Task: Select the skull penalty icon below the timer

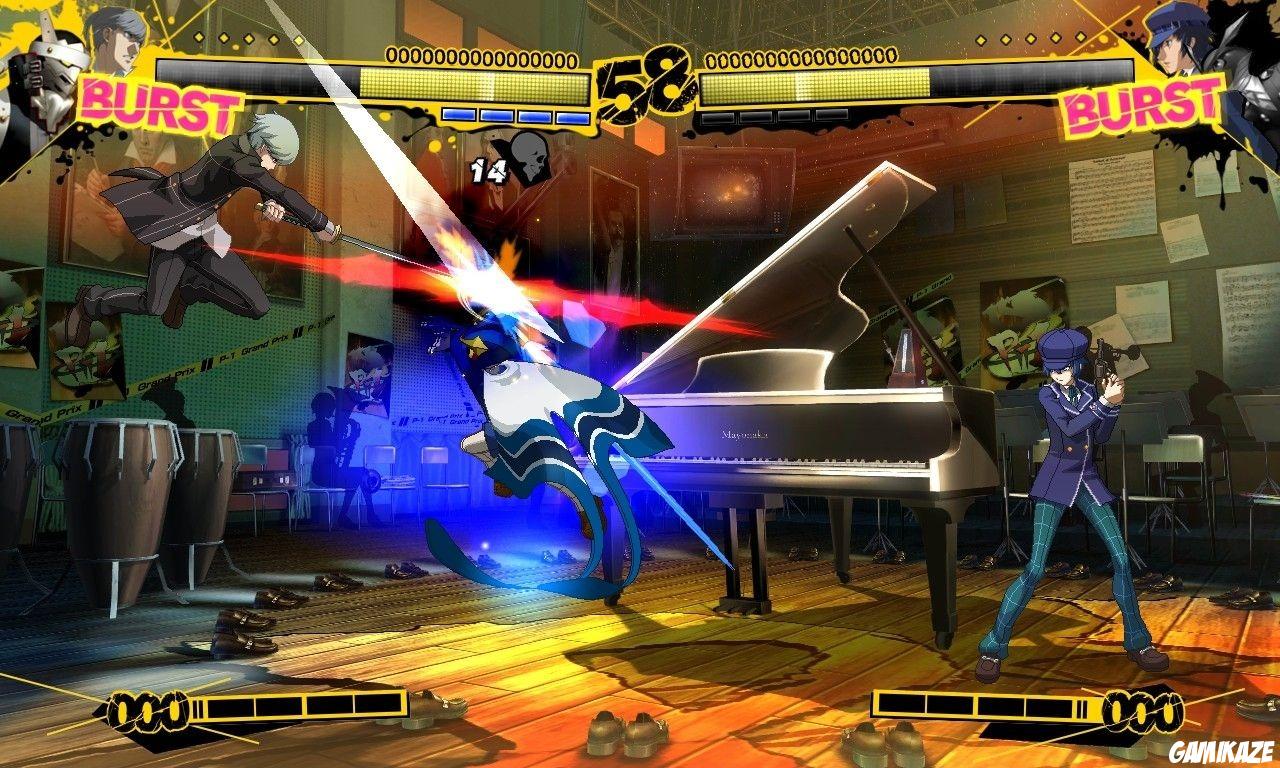Action: pyautogui.click(x=530, y=158)
